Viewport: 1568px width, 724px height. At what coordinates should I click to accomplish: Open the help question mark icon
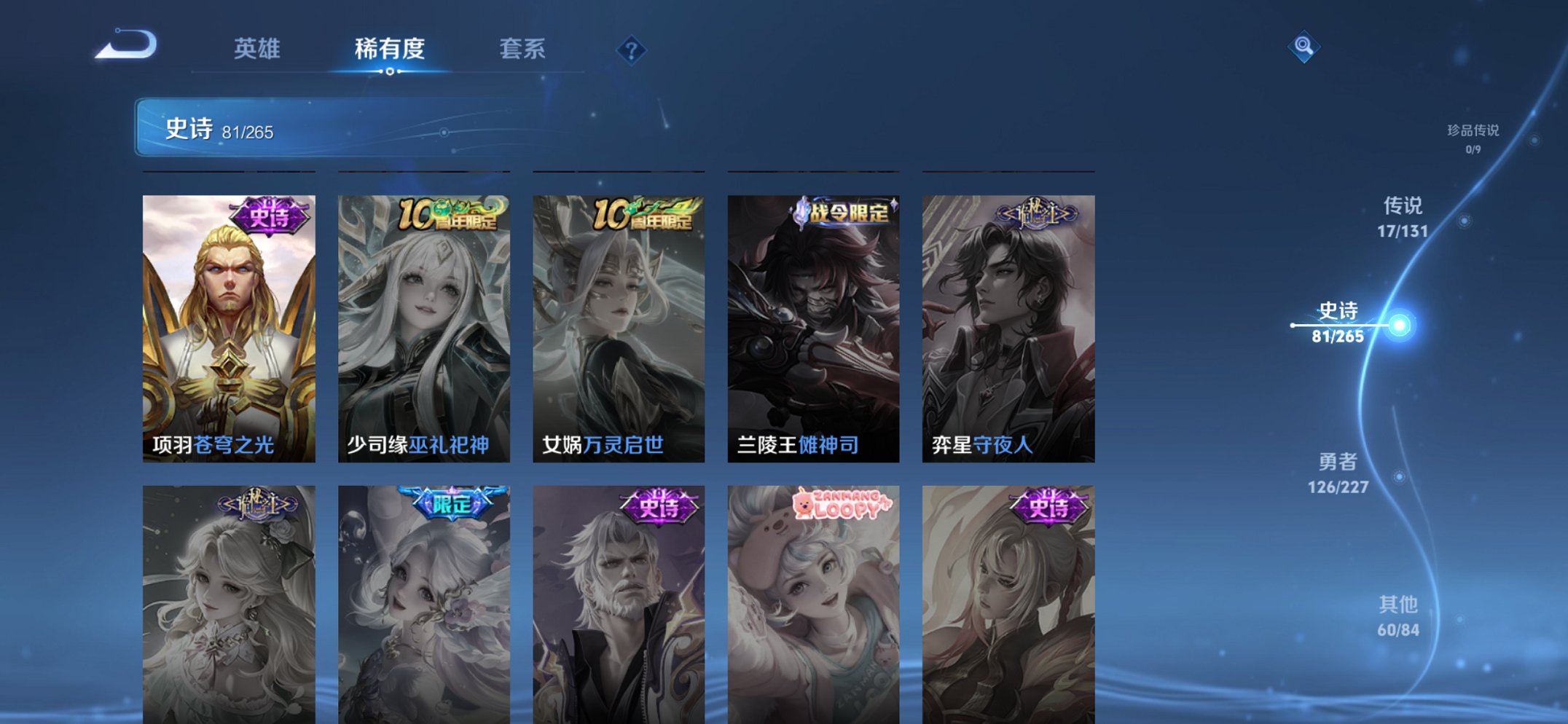pos(633,50)
